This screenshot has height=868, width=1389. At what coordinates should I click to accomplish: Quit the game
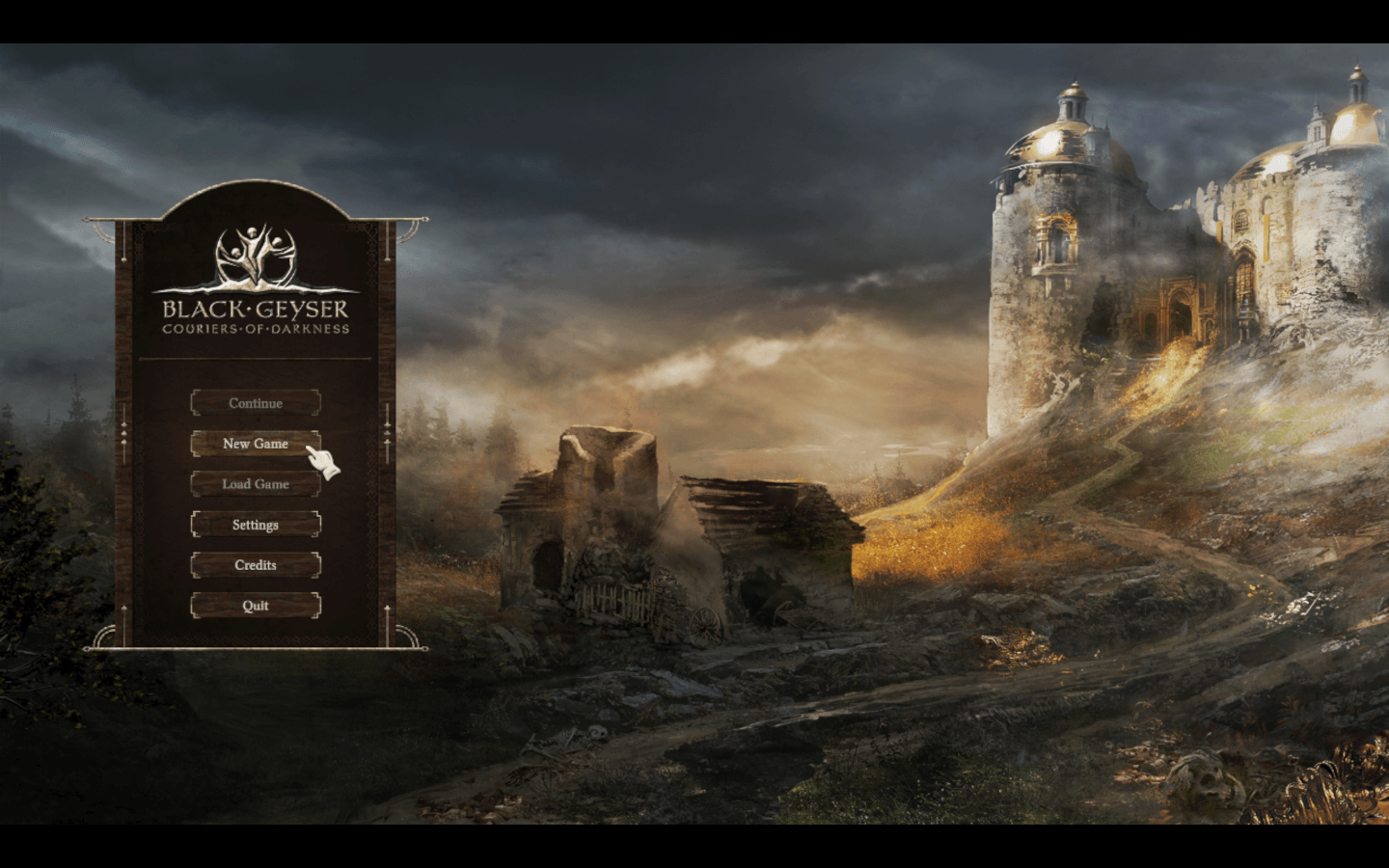pos(256,606)
